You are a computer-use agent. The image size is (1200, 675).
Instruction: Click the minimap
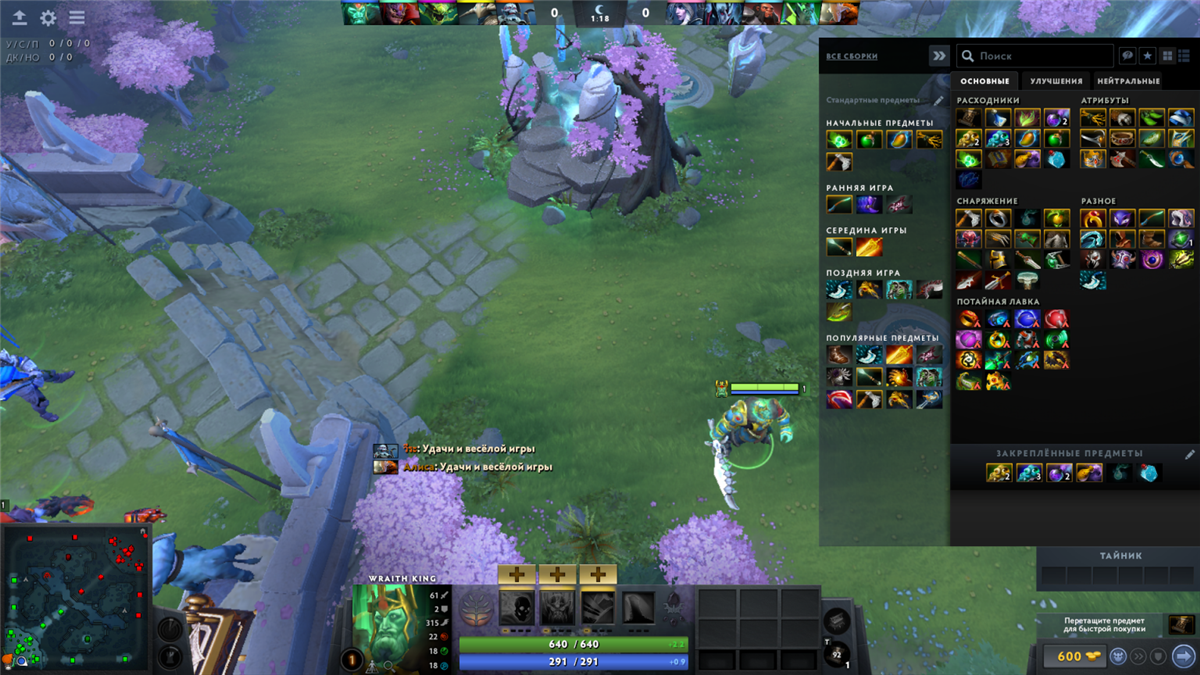[76, 597]
